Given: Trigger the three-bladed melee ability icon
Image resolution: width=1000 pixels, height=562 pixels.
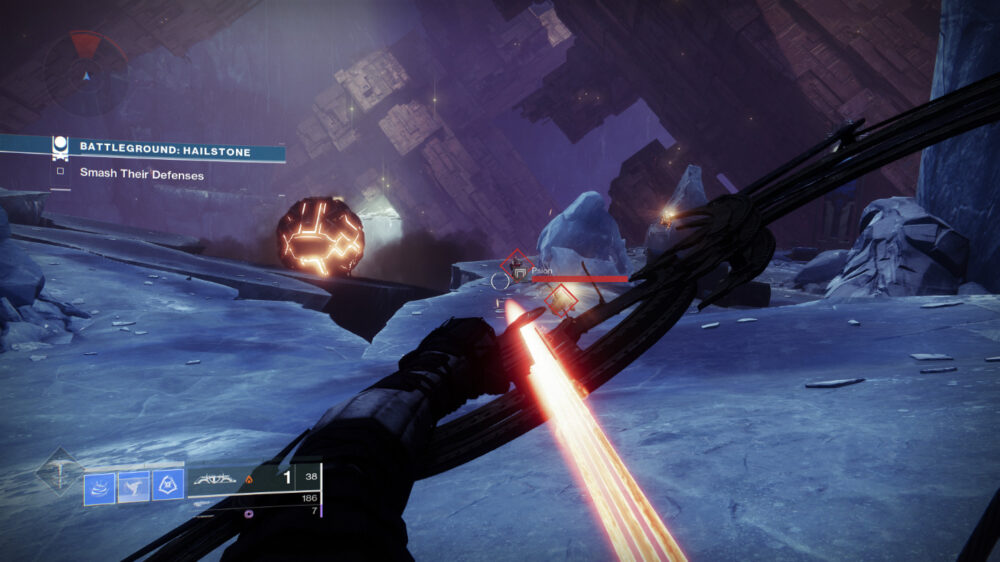Looking at the screenshot, I should point(134,487).
